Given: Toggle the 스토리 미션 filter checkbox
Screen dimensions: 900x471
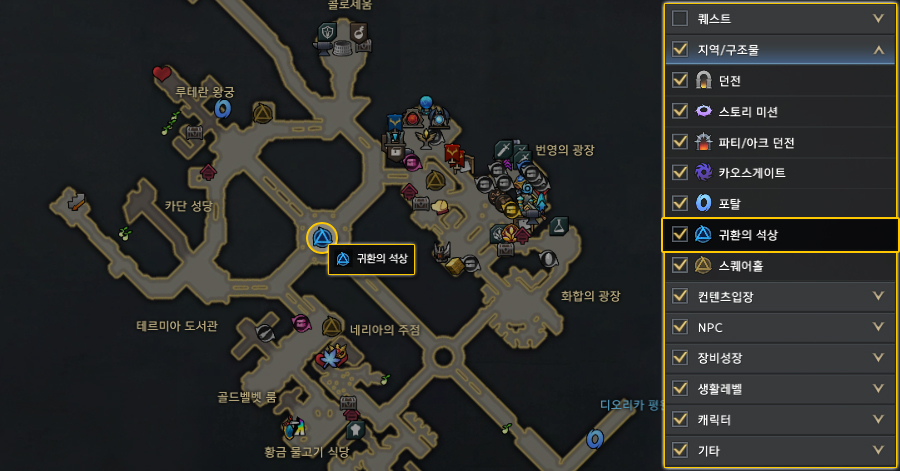Looking at the screenshot, I should [680, 111].
